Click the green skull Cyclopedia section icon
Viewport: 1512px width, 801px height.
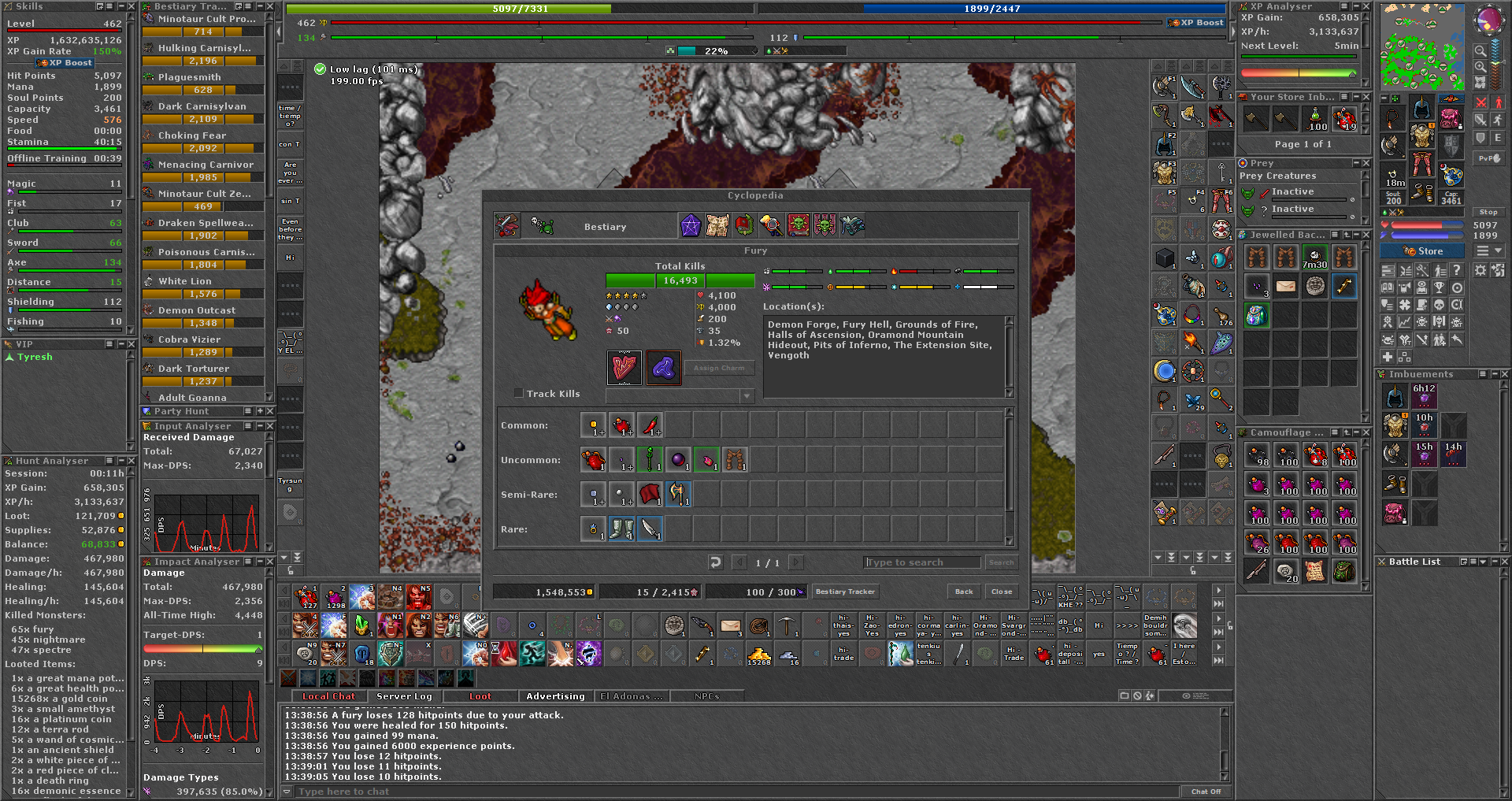point(798,226)
